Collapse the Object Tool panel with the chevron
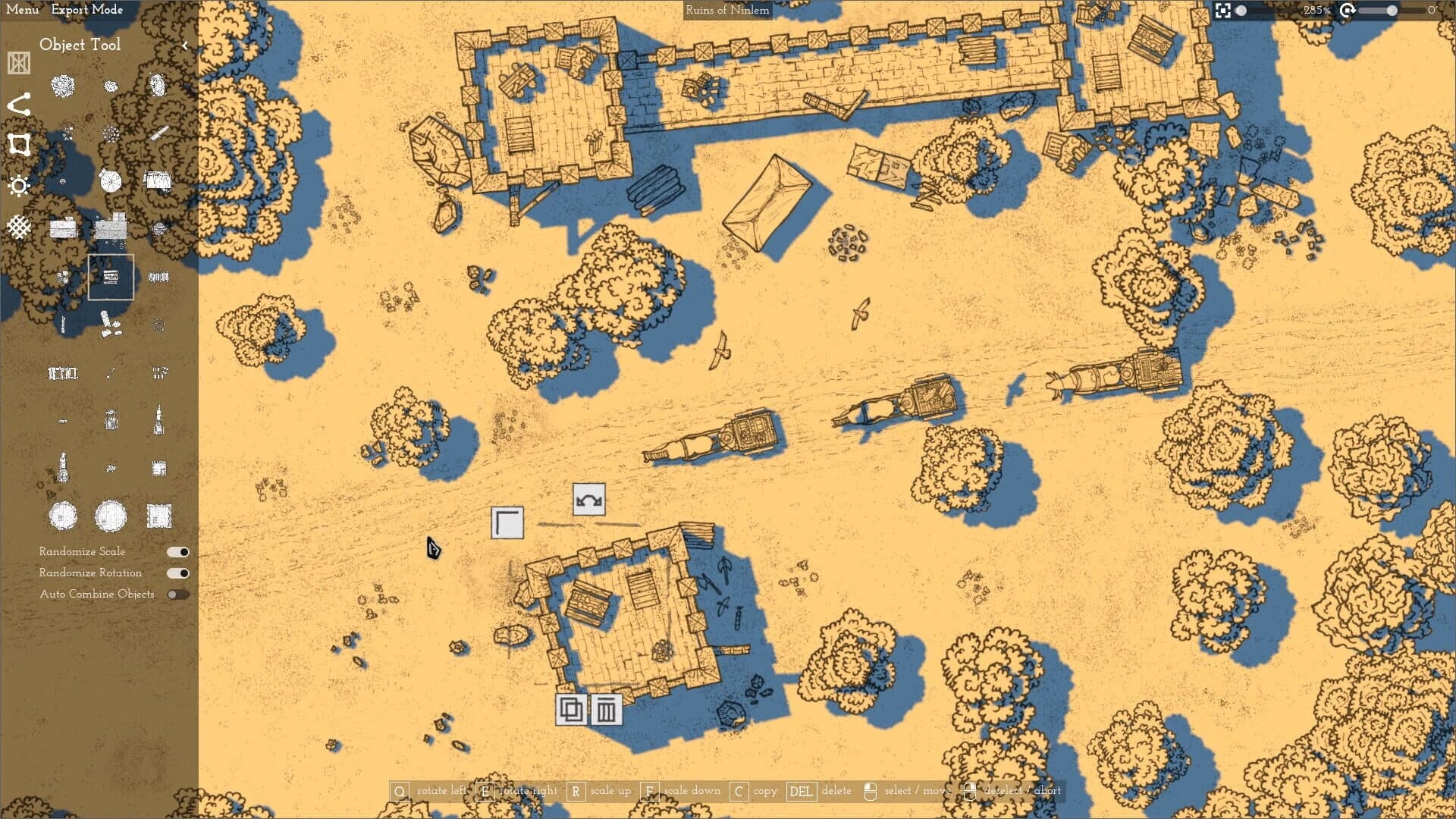Image resolution: width=1456 pixels, height=819 pixels. click(x=185, y=44)
